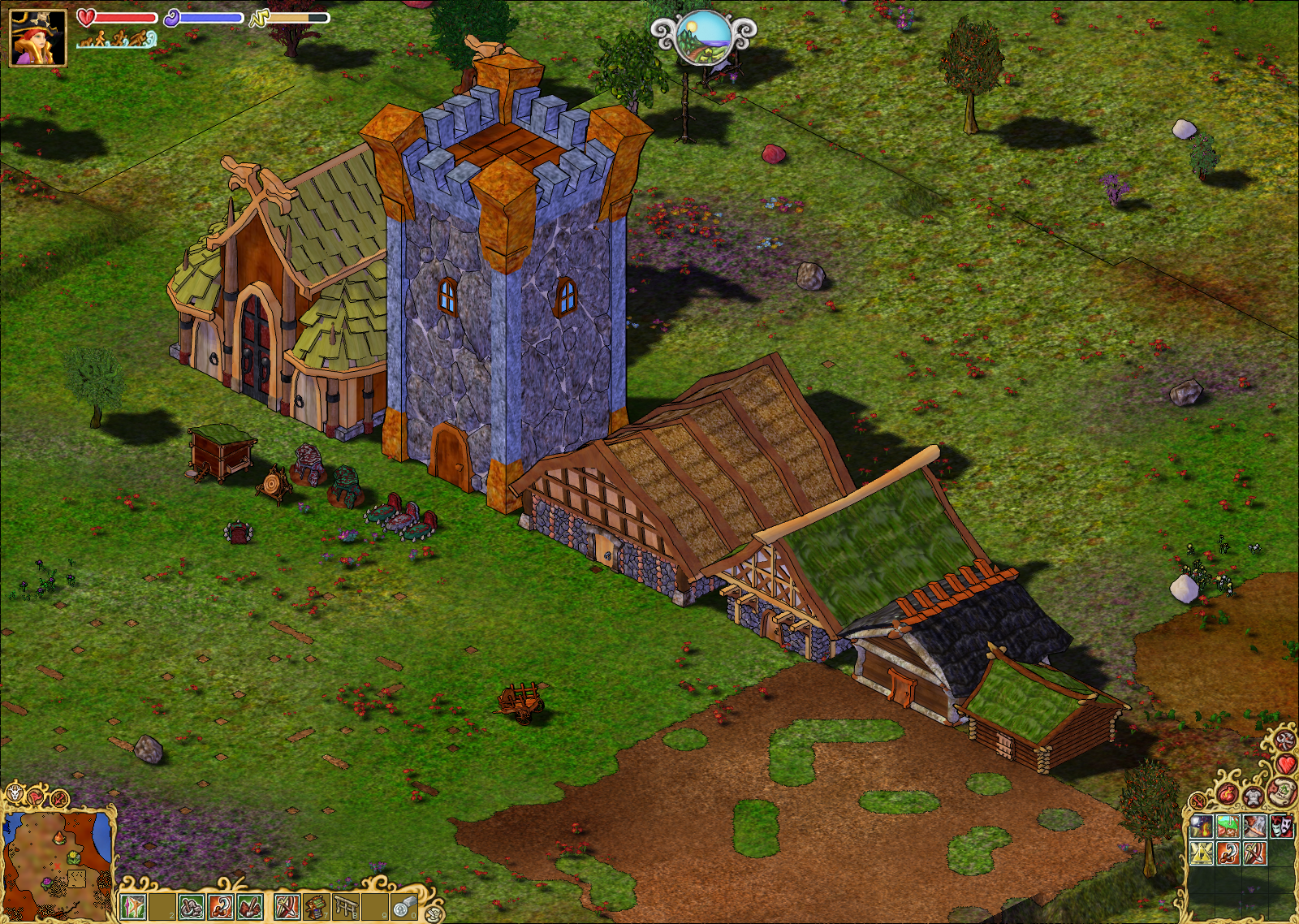
Task: Select the theater masks skill icon
Action: tap(1281, 827)
